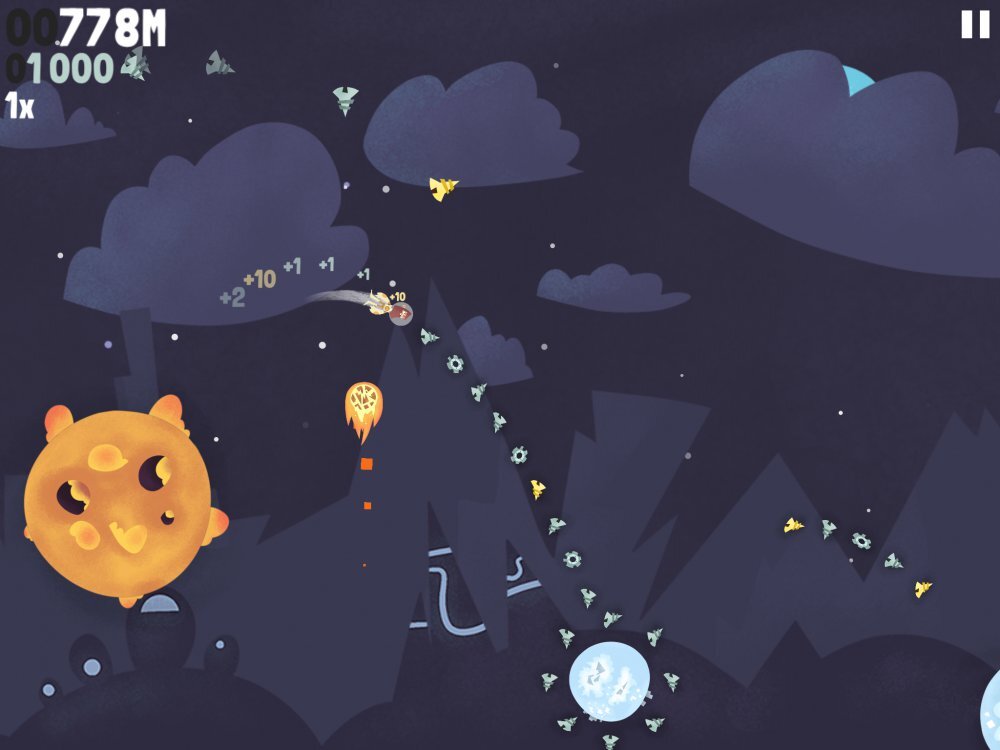
Task: Pause the game with the pause button
Action: tap(974, 25)
